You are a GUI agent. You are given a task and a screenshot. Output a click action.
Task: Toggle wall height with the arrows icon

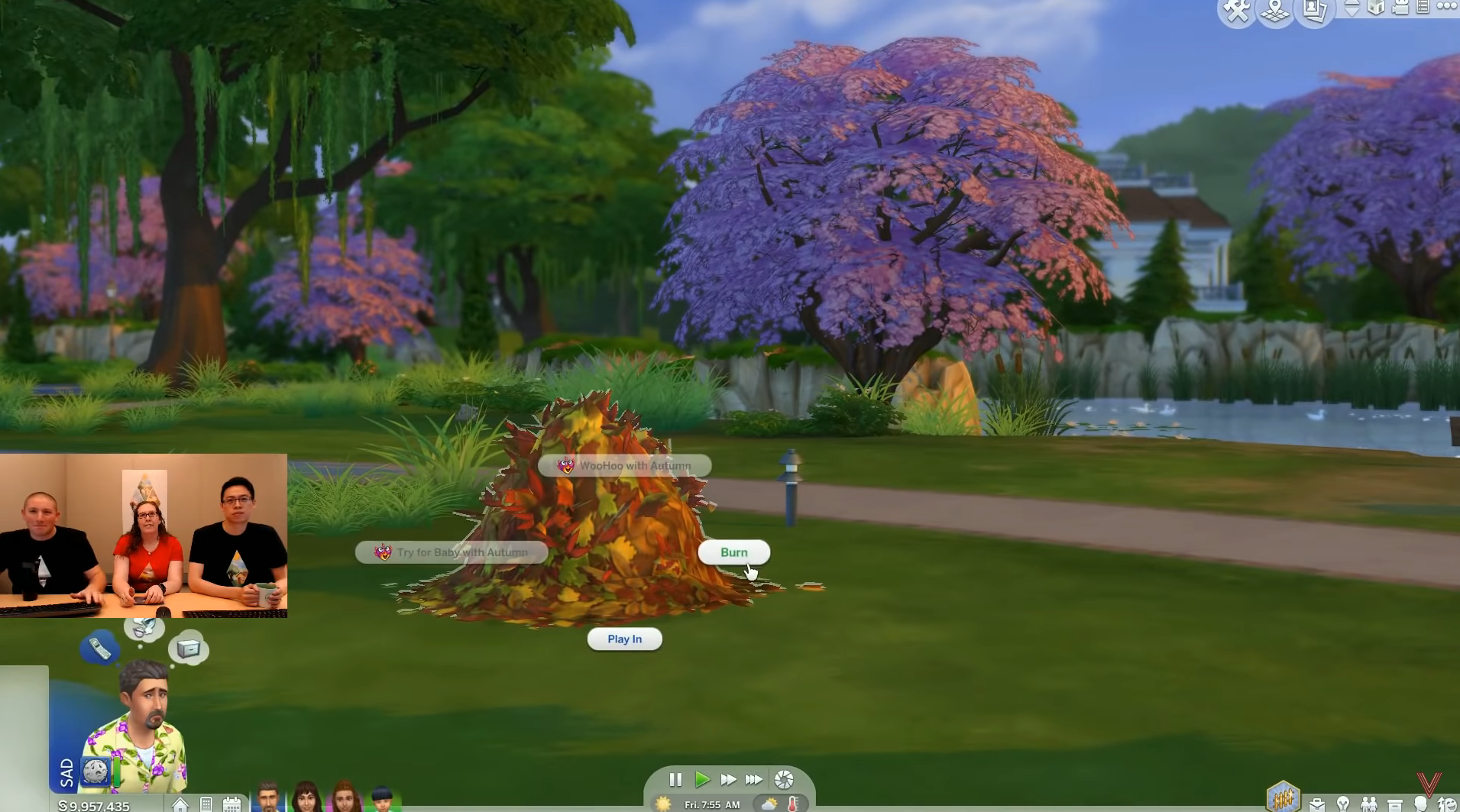click(x=1352, y=9)
